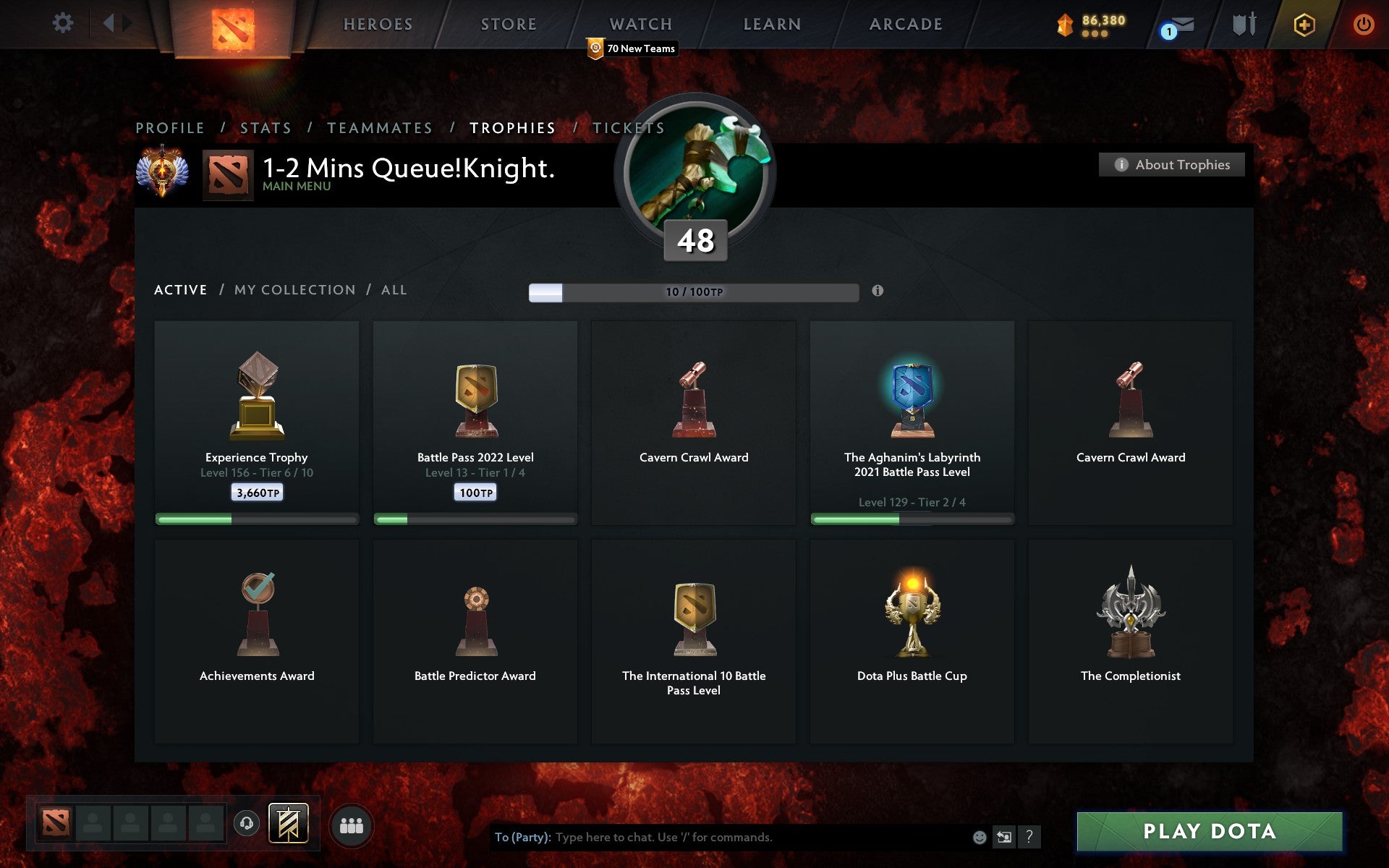Toggle the party voice chat headset
1389x868 pixels.
(248, 825)
